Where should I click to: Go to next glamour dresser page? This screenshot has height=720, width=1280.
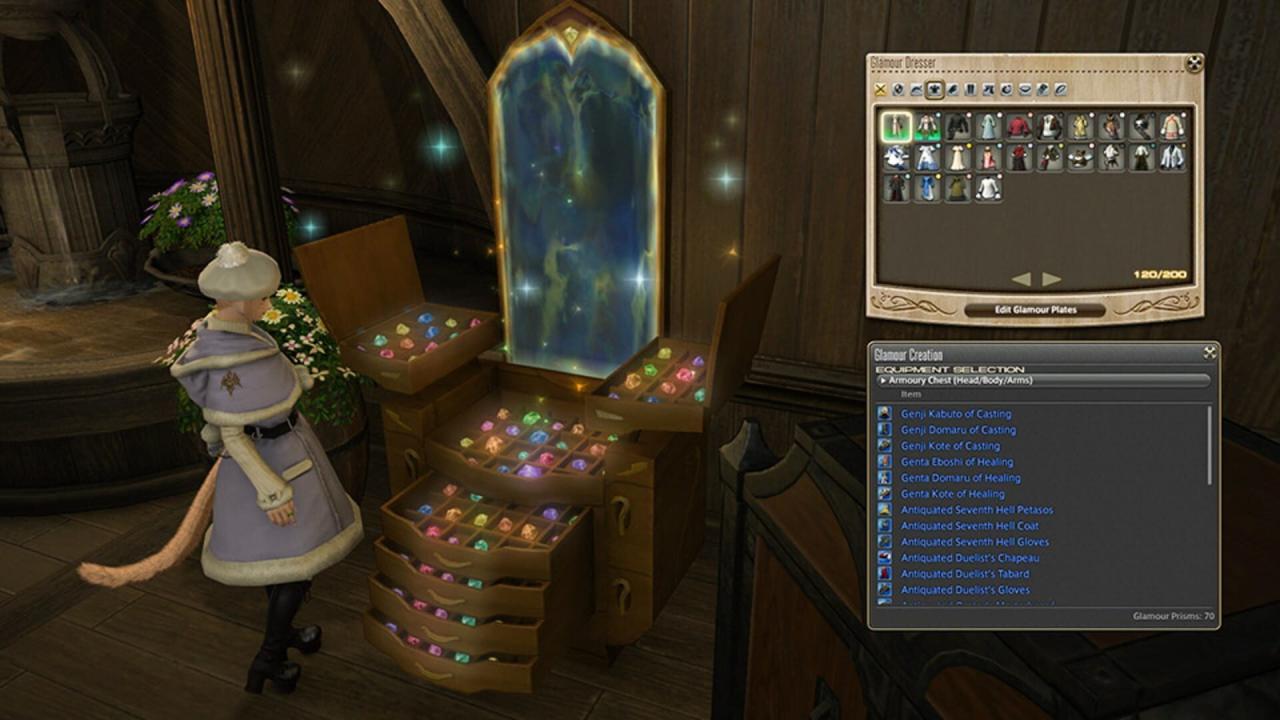click(x=1052, y=279)
